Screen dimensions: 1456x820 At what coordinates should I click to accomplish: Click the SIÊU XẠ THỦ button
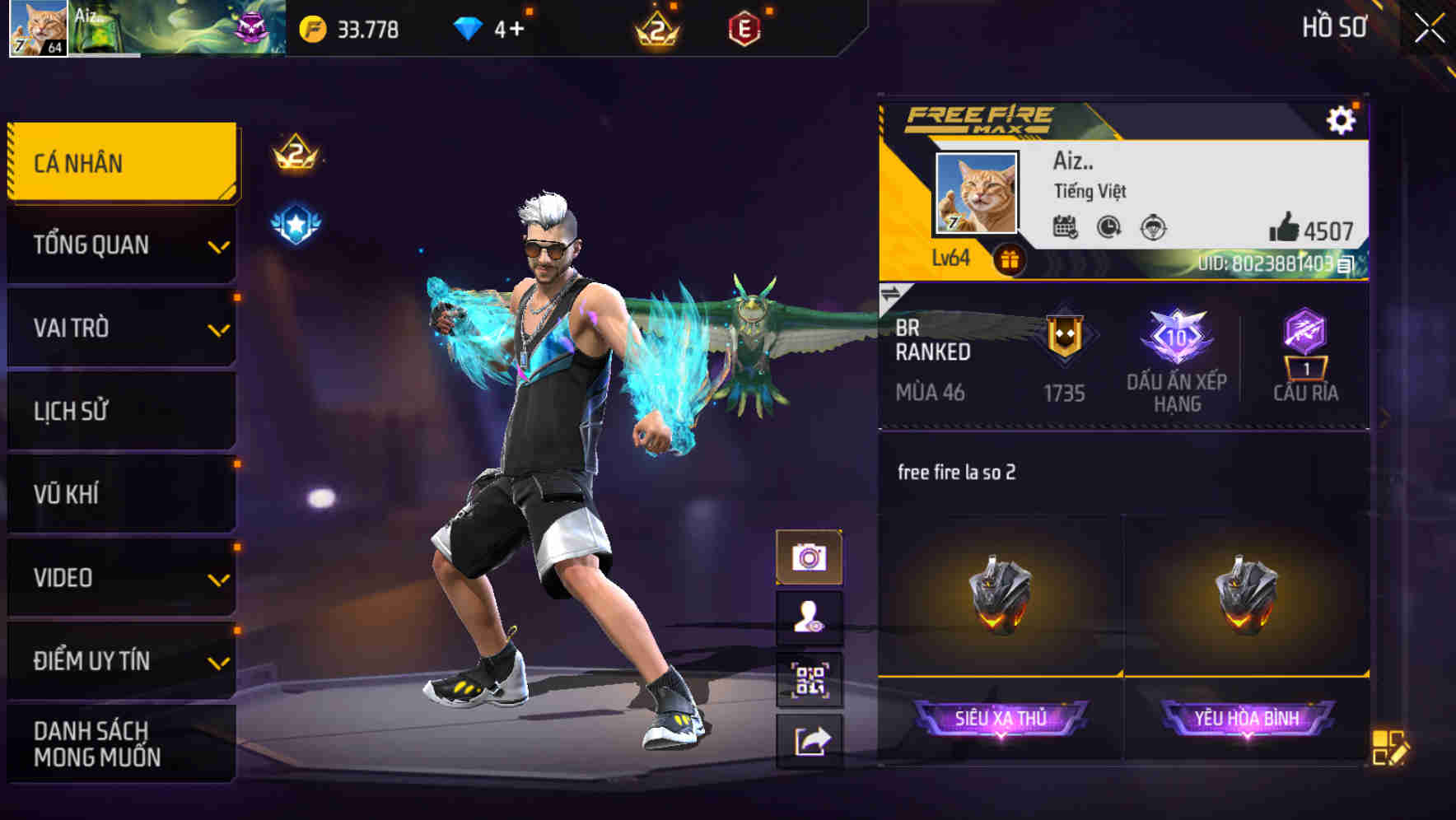(x=1002, y=717)
